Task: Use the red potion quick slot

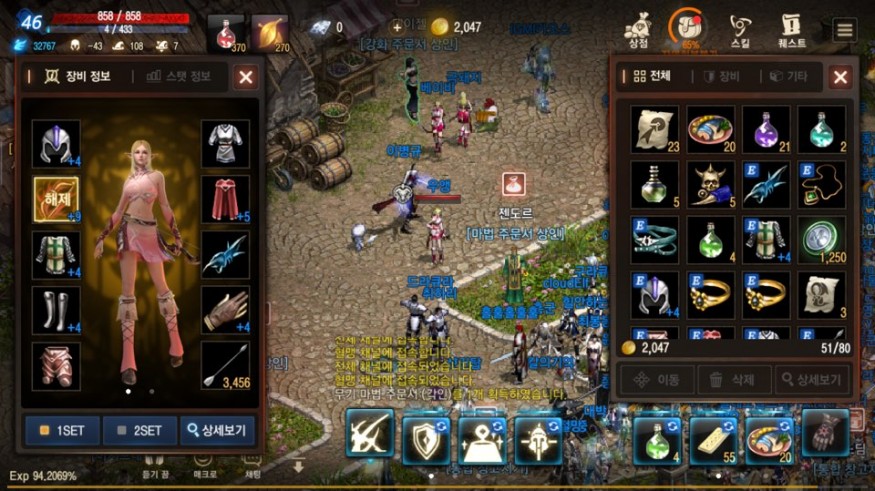Action: point(227,33)
